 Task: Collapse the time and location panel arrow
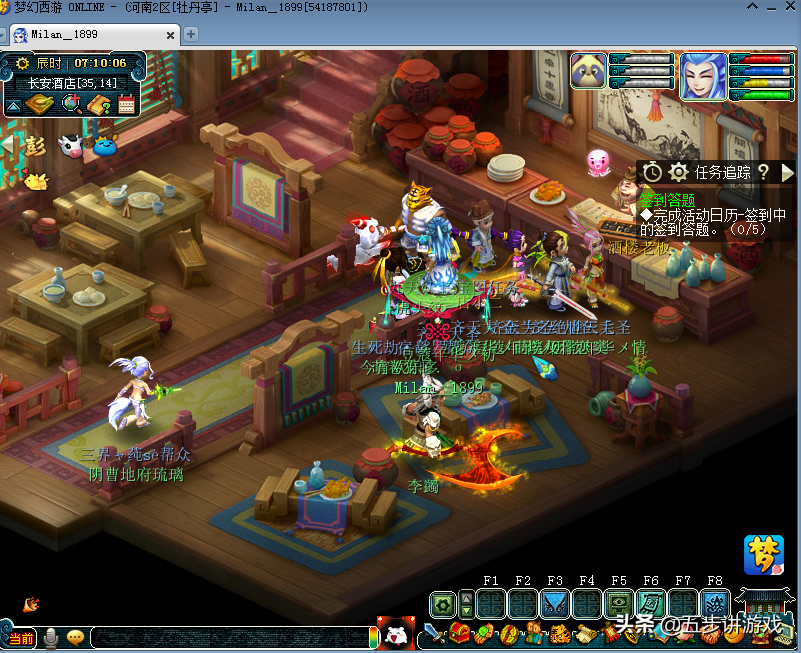coord(13,104)
